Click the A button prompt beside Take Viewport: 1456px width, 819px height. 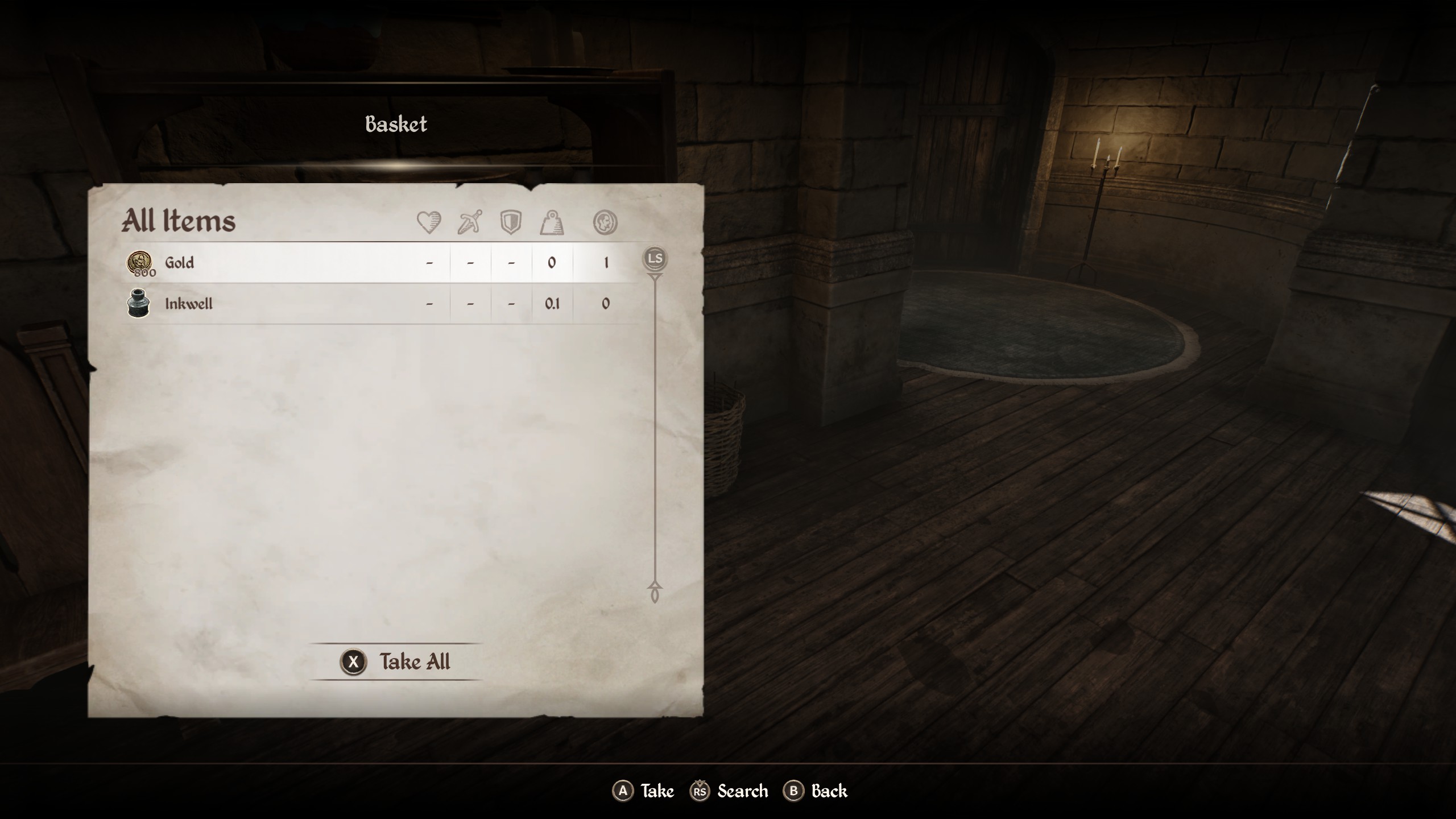pos(624,791)
